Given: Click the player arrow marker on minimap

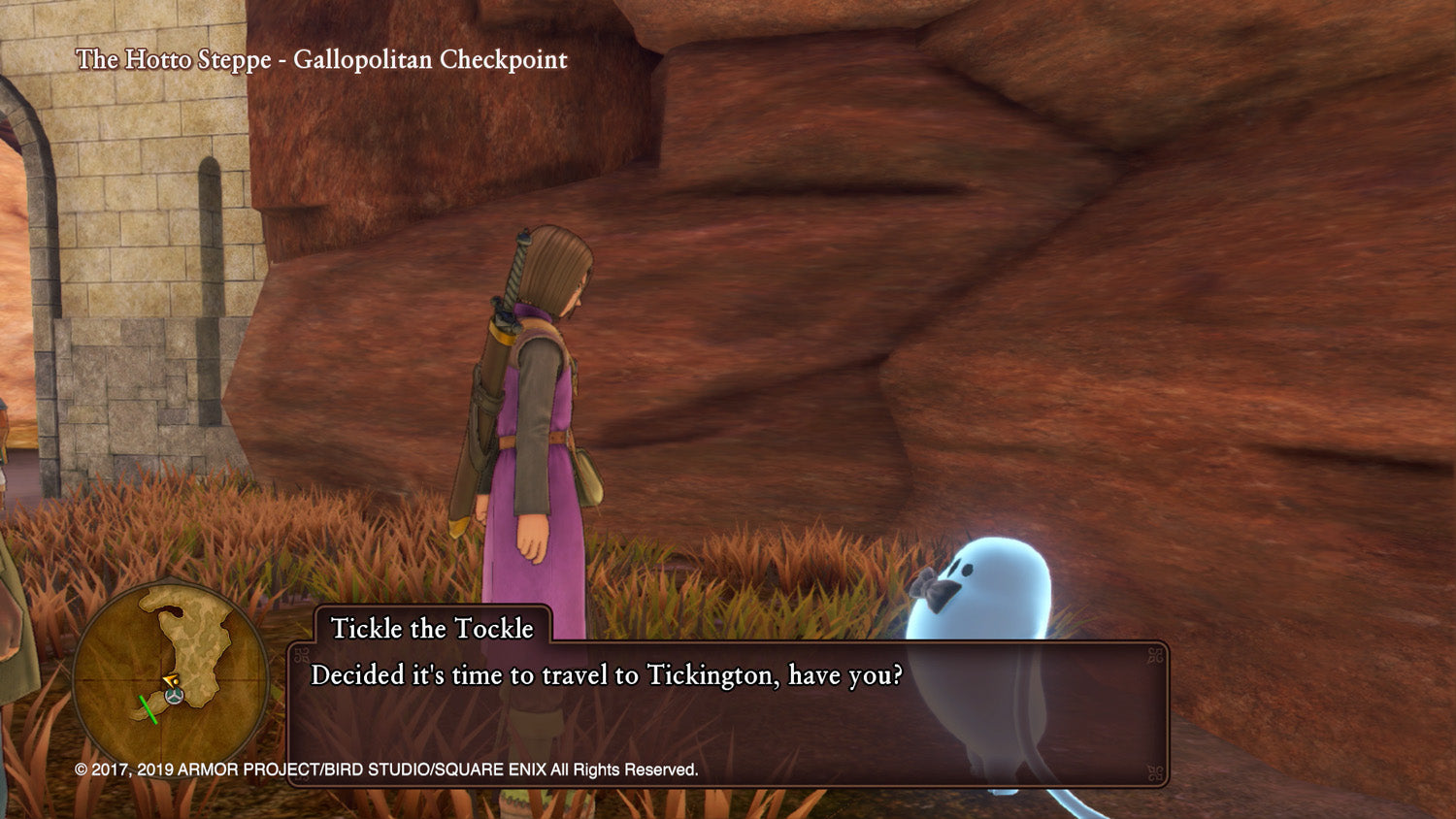Looking at the screenshot, I should [x=171, y=681].
